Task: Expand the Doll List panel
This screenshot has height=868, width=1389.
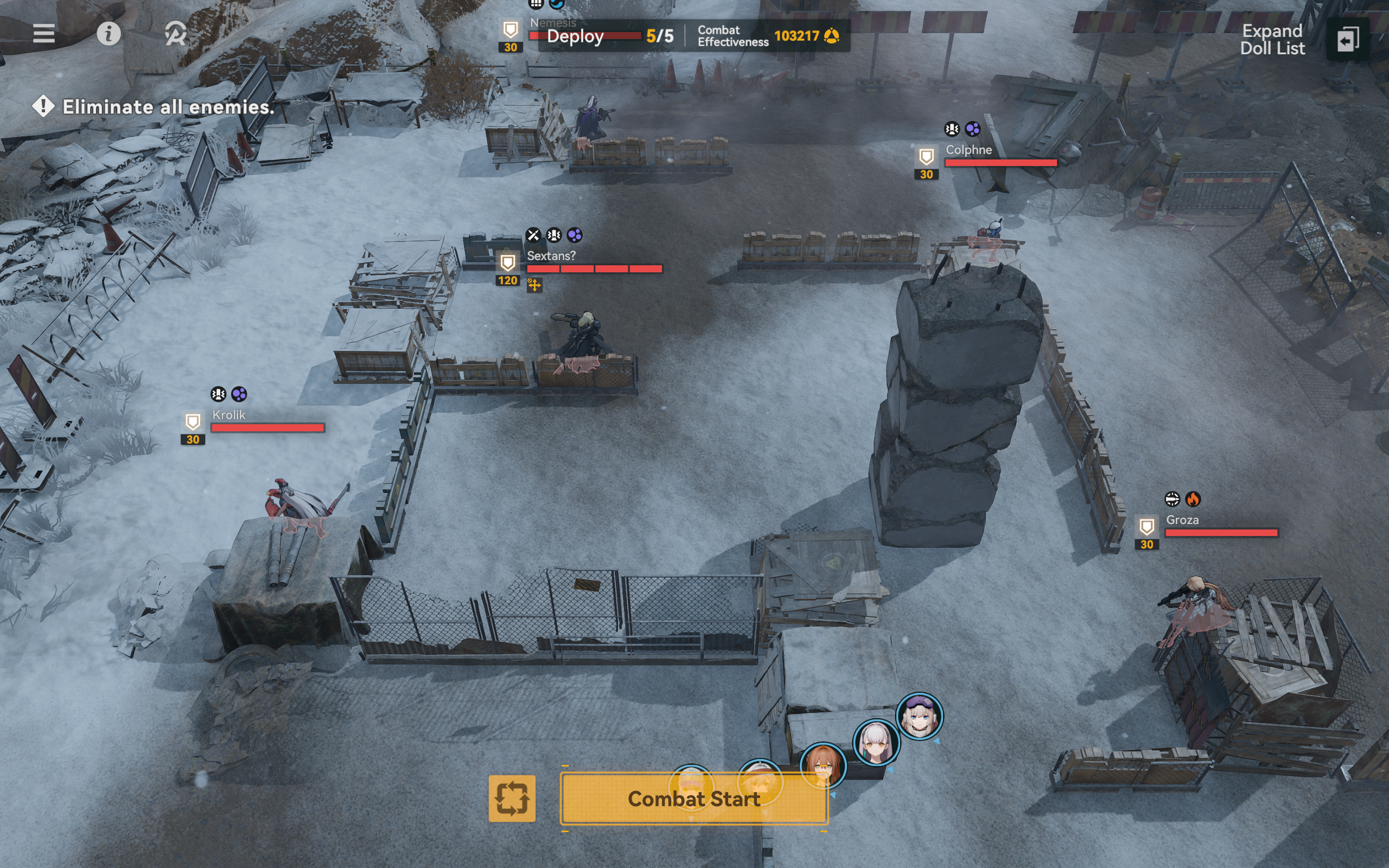Action: point(1348,40)
